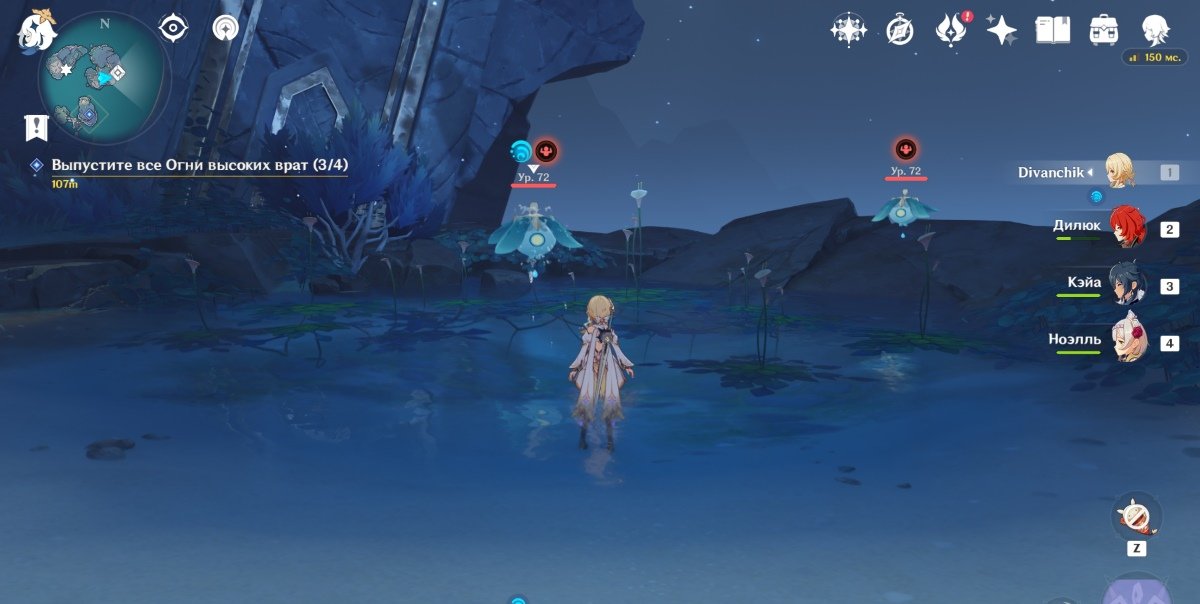Open the four-pointed star compass icon
The image size is (1200, 604).
tap(848, 30)
